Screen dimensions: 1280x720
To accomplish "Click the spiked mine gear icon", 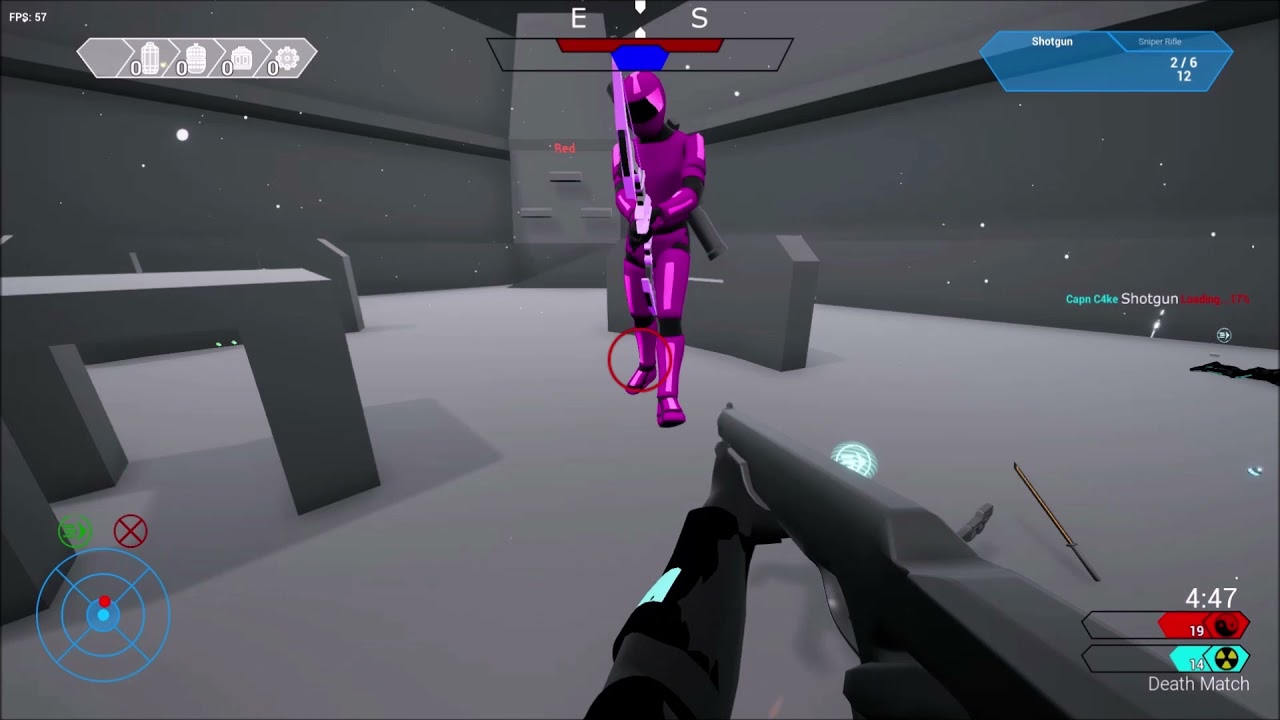I will [286, 57].
